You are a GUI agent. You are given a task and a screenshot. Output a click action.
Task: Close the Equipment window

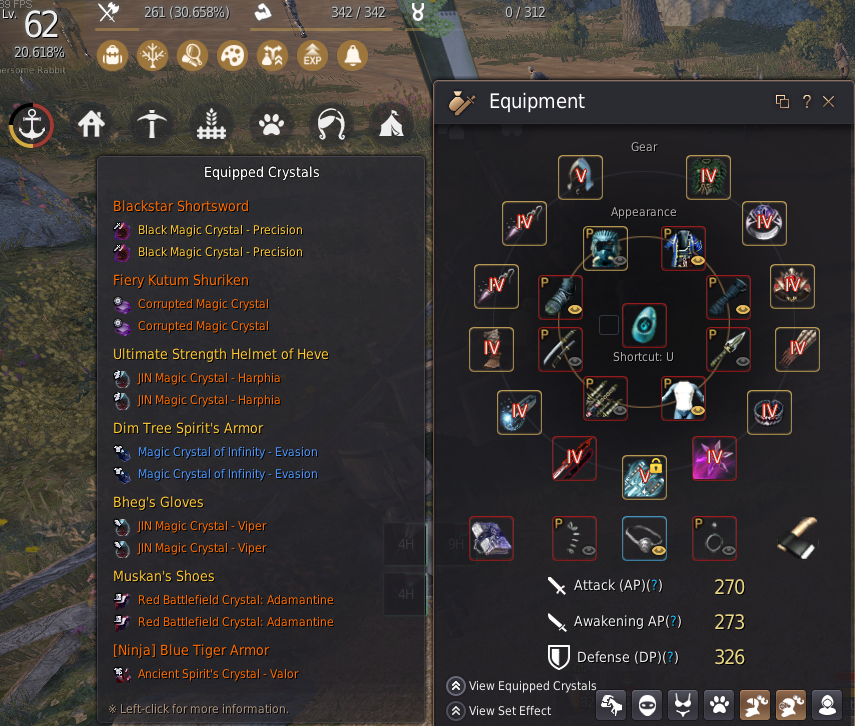pyautogui.click(x=828, y=101)
